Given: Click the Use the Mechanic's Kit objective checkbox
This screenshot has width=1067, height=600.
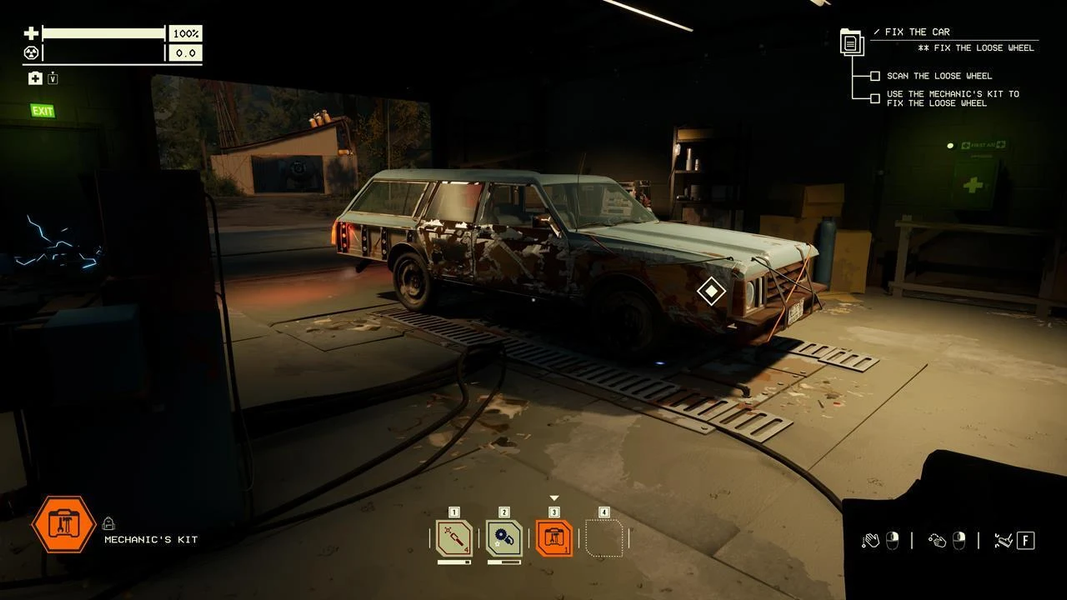Looking at the screenshot, I should (875, 98).
